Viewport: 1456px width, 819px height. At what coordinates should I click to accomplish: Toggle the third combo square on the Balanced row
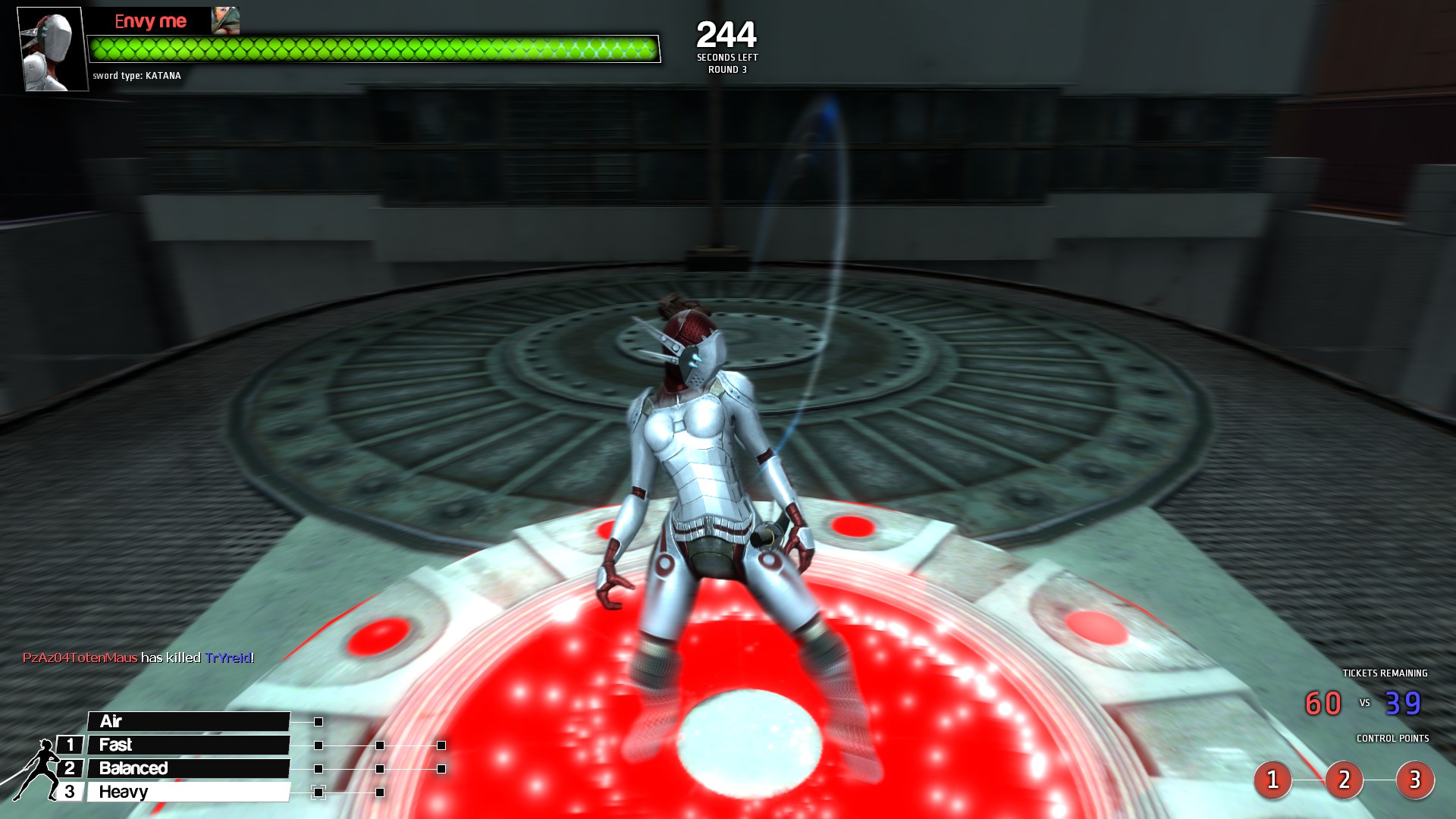(x=440, y=767)
